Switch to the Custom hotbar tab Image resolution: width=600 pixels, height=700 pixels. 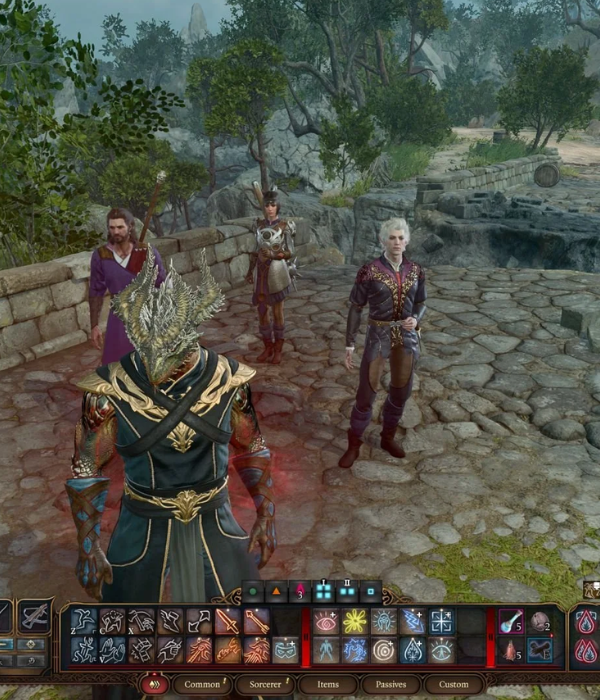coord(454,685)
